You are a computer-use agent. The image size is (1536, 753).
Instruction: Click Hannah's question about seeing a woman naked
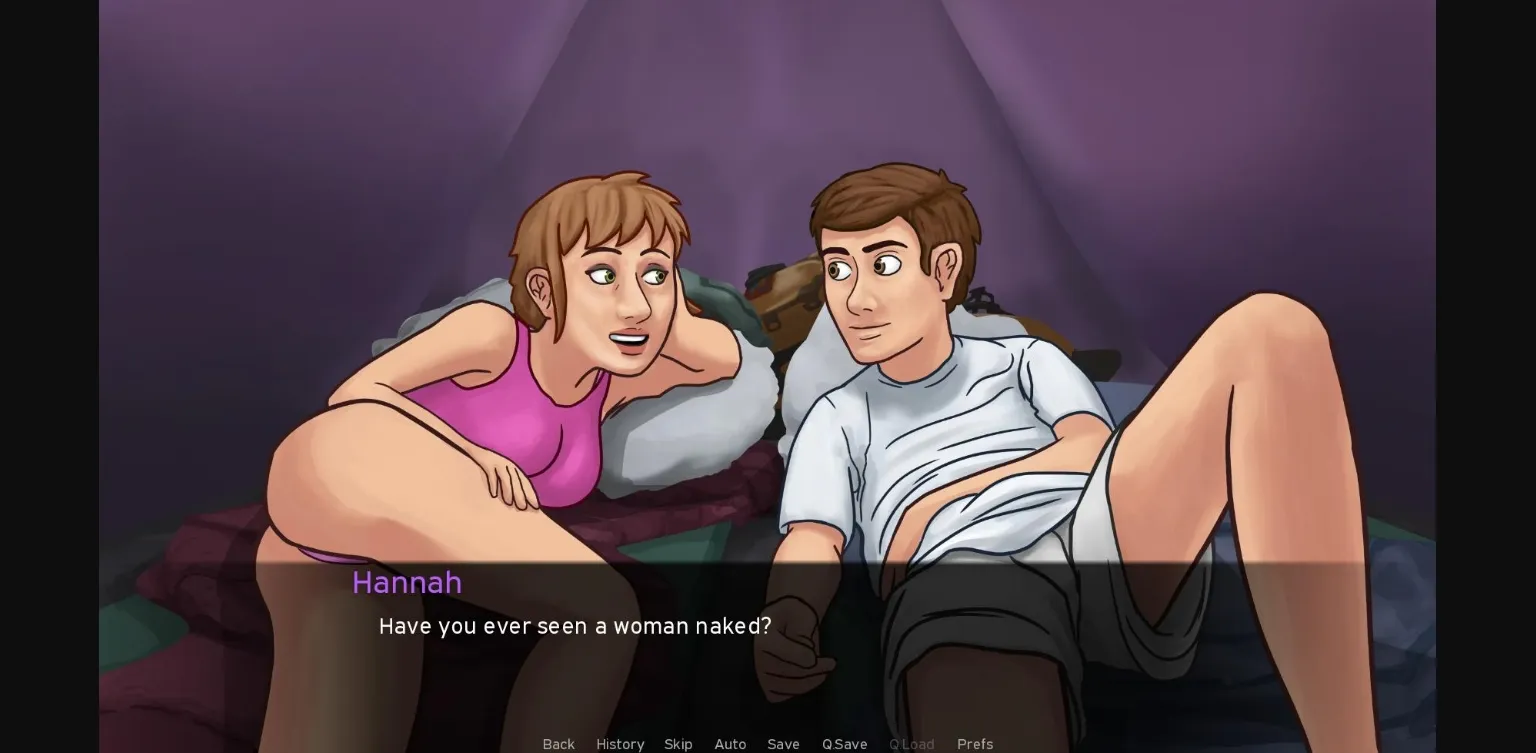(x=575, y=626)
